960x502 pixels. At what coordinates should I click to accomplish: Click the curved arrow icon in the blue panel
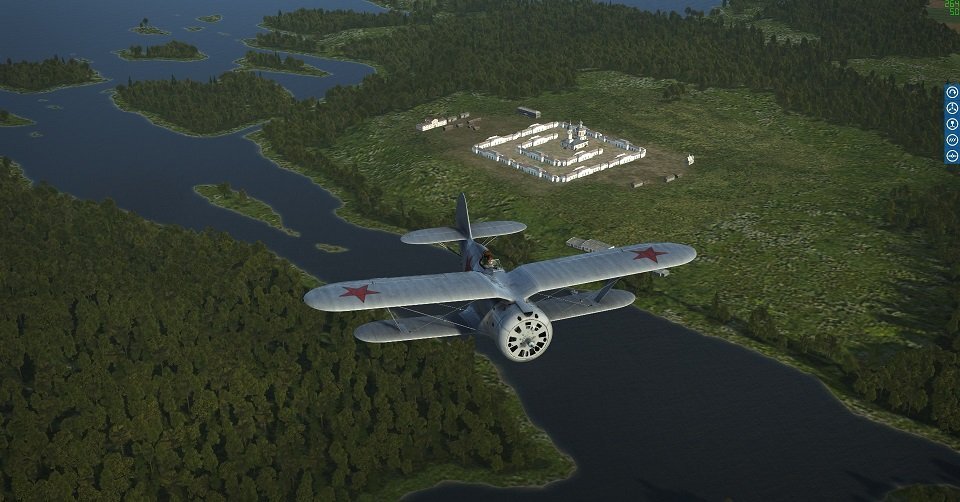(x=952, y=92)
